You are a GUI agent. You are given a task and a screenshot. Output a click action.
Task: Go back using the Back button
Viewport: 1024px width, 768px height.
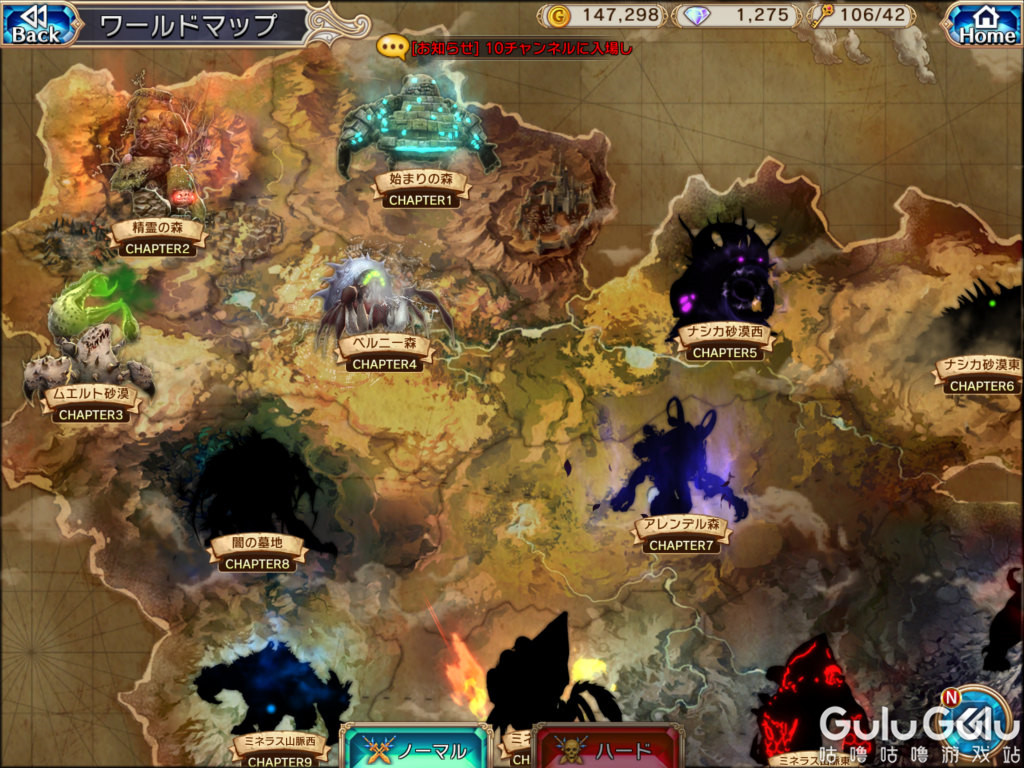(37, 24)
